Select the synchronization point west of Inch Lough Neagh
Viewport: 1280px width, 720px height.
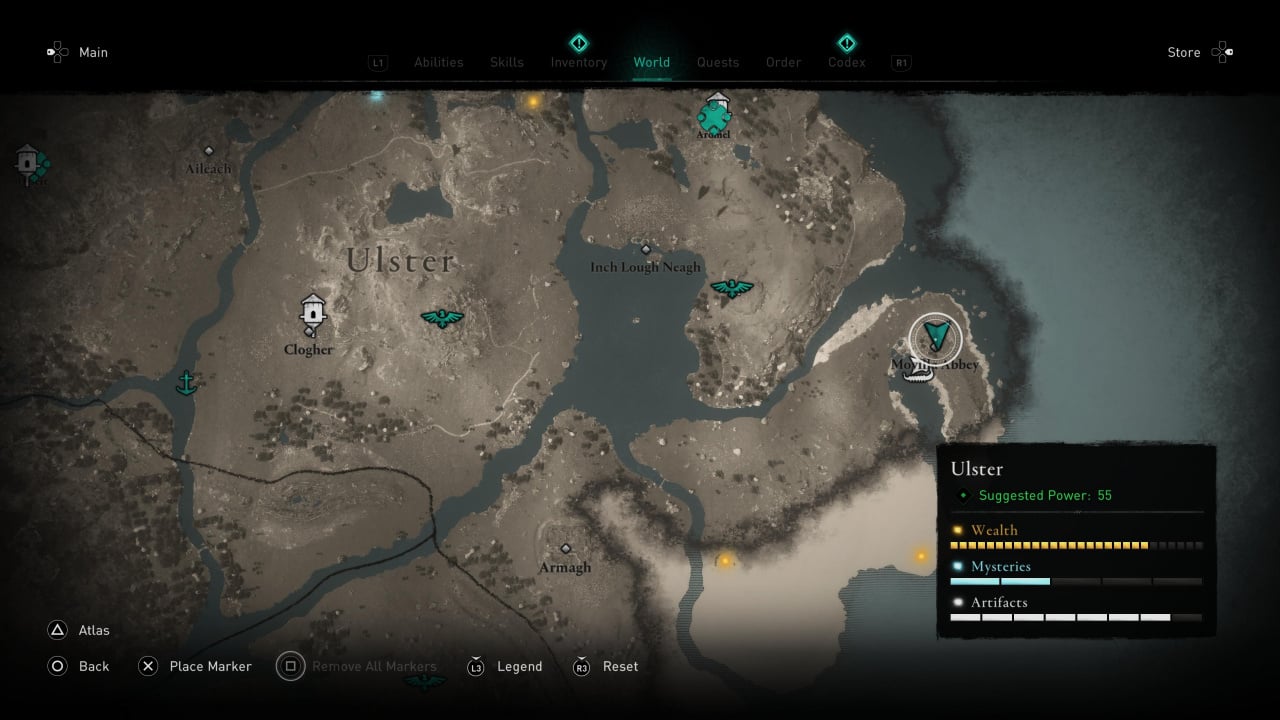pos(441,319)
